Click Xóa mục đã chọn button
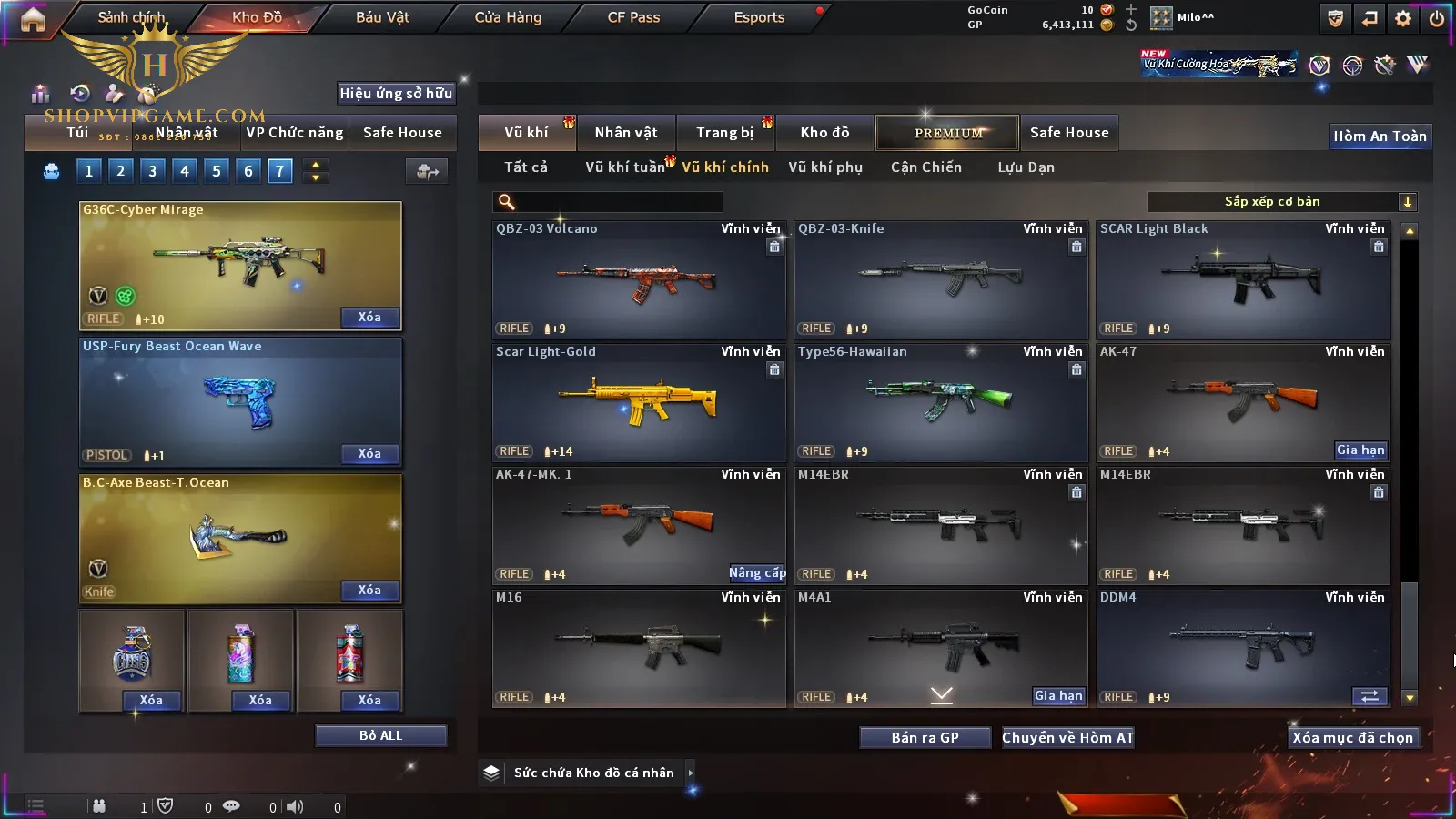The height and width of the screenshot is (819, 1456). pyautogui.click(x=1353, y=738)
